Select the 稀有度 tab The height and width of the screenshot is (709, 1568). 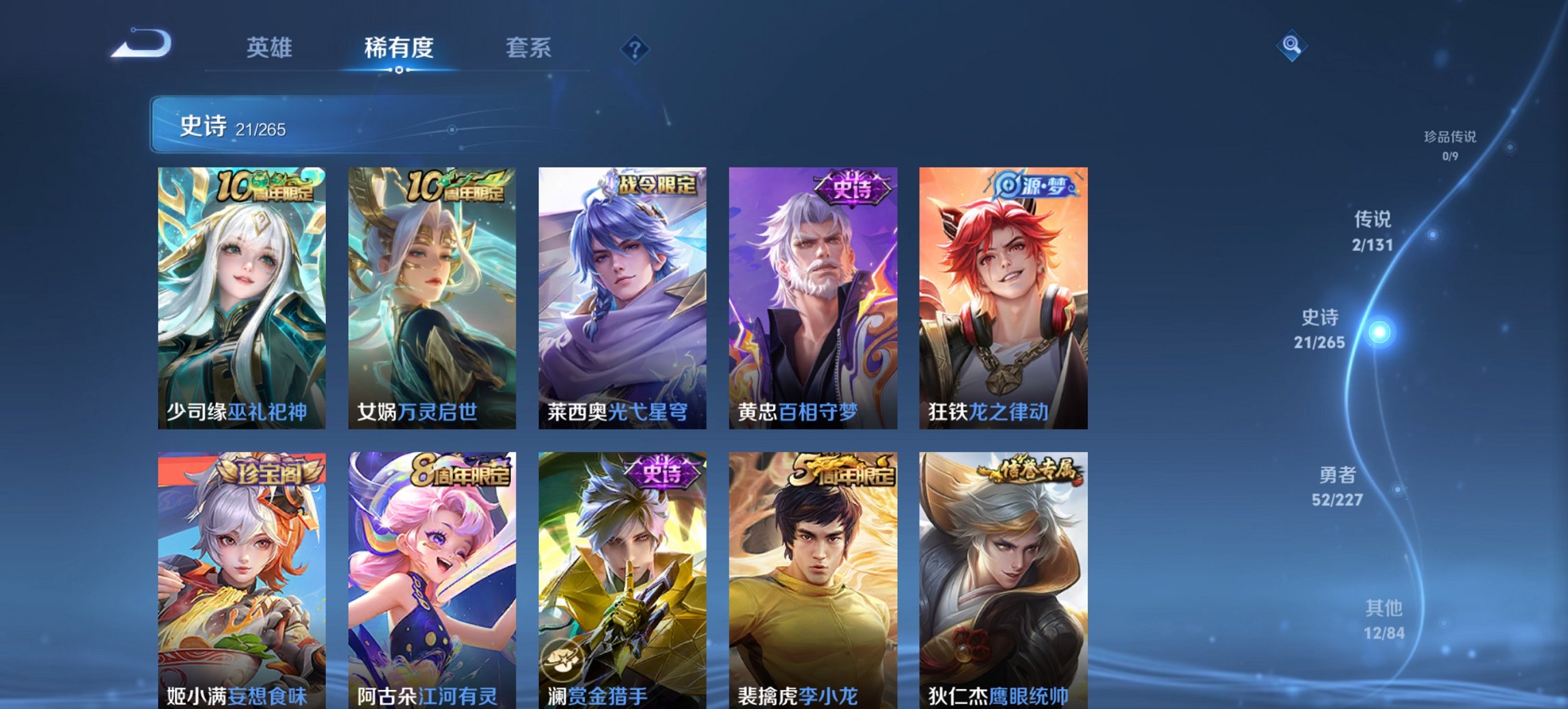point(397,48)
